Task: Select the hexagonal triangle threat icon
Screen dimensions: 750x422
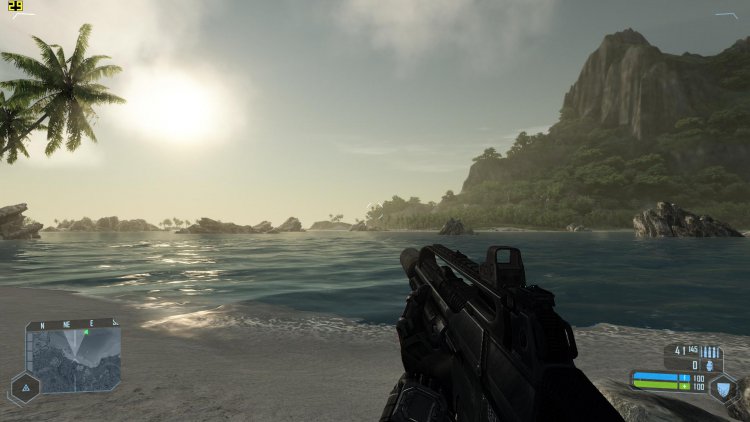Action: 24,387
